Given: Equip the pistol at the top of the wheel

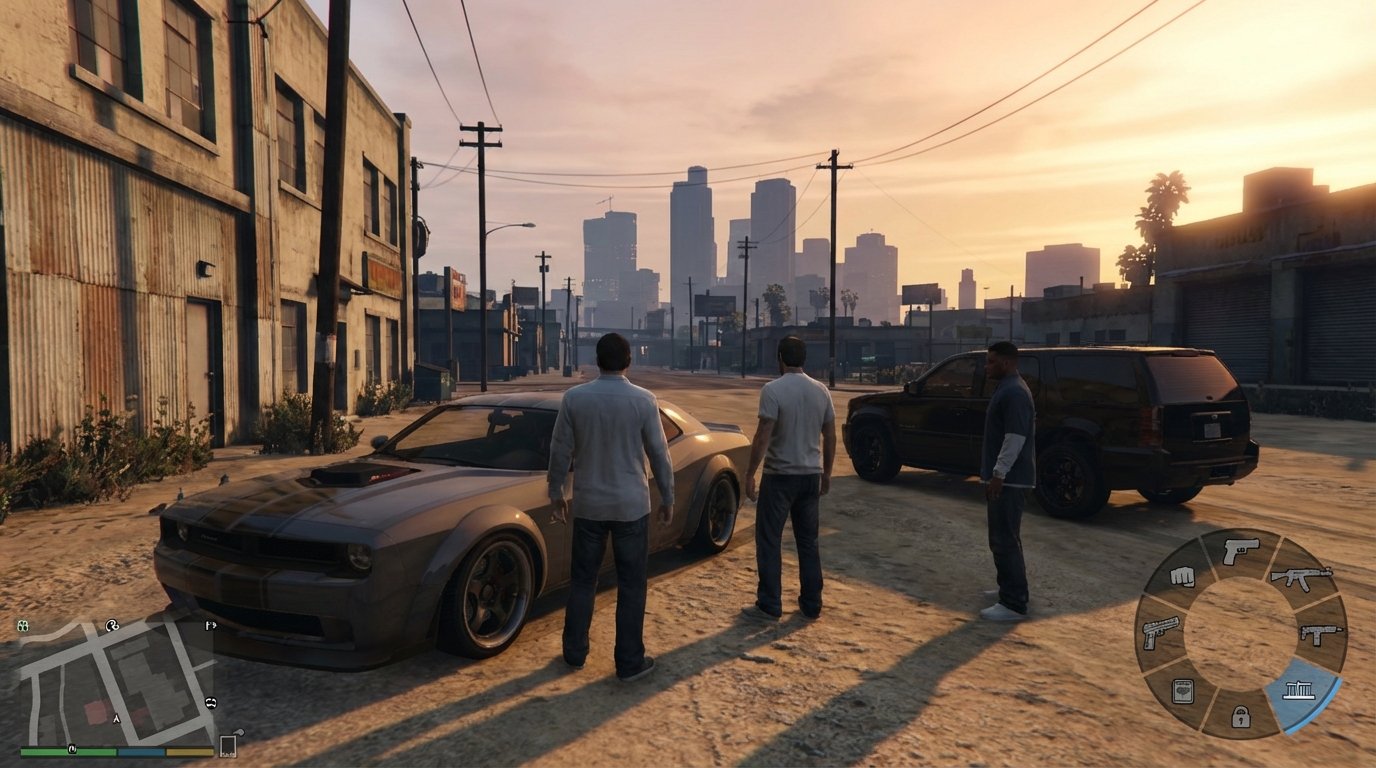Looking at the screenshot, I should (1241, 549).
